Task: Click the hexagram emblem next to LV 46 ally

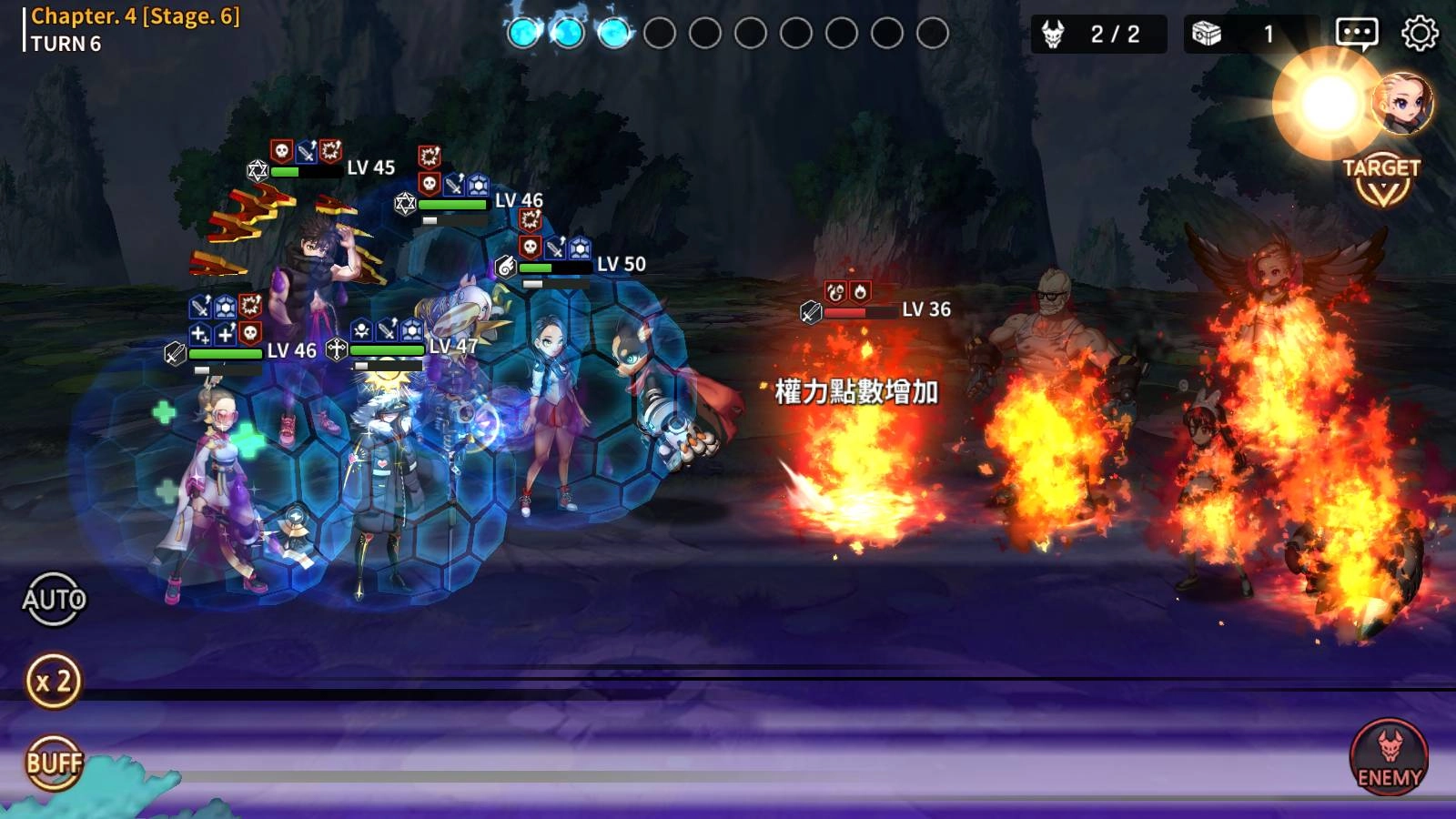Action: coord(403,202)
